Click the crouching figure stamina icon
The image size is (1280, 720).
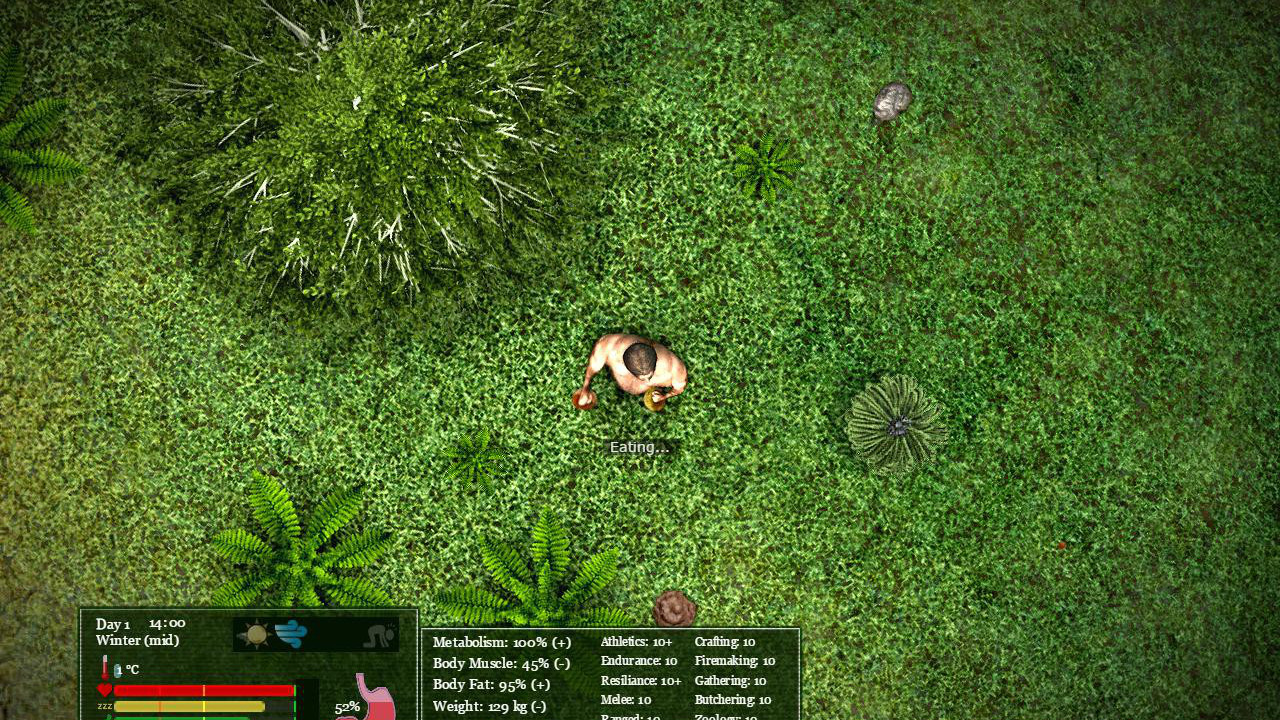(x=378, y=636)
